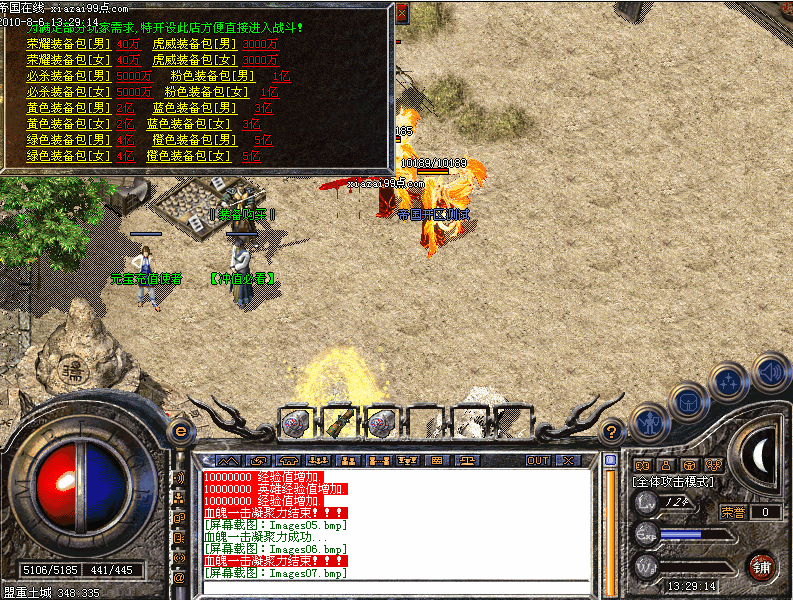The height and width of the screenshot is (600, 793).
Task: Choose 蓝色装备包[男] equipment pack
Action: [x=194, y=108]
